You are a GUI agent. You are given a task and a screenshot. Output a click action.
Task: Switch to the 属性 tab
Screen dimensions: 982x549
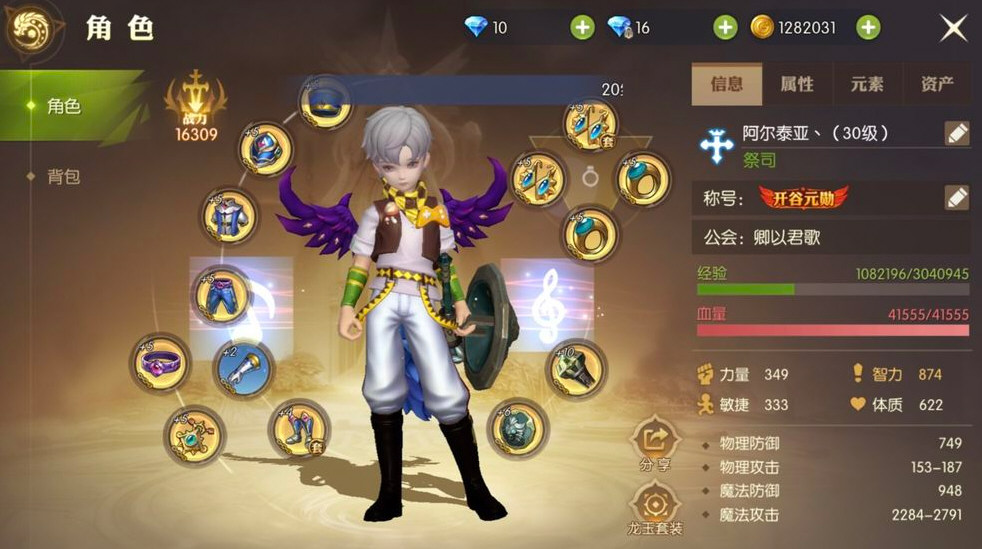[796, 85]
